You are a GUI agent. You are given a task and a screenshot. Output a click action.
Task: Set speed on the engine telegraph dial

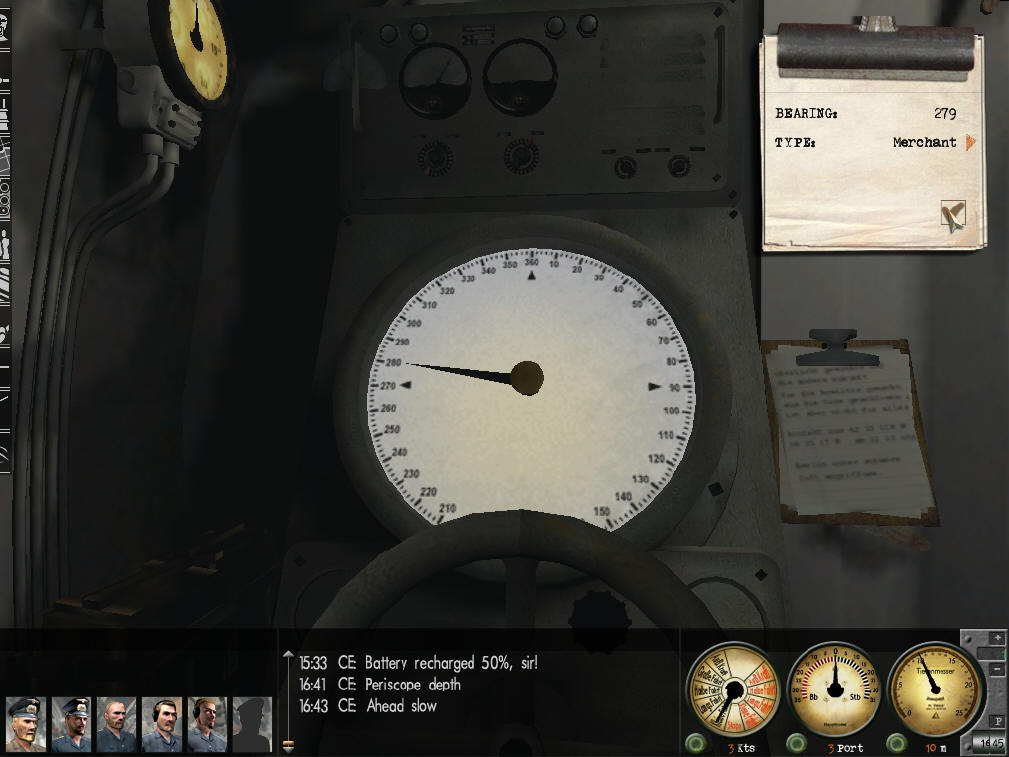click(731, 690)
